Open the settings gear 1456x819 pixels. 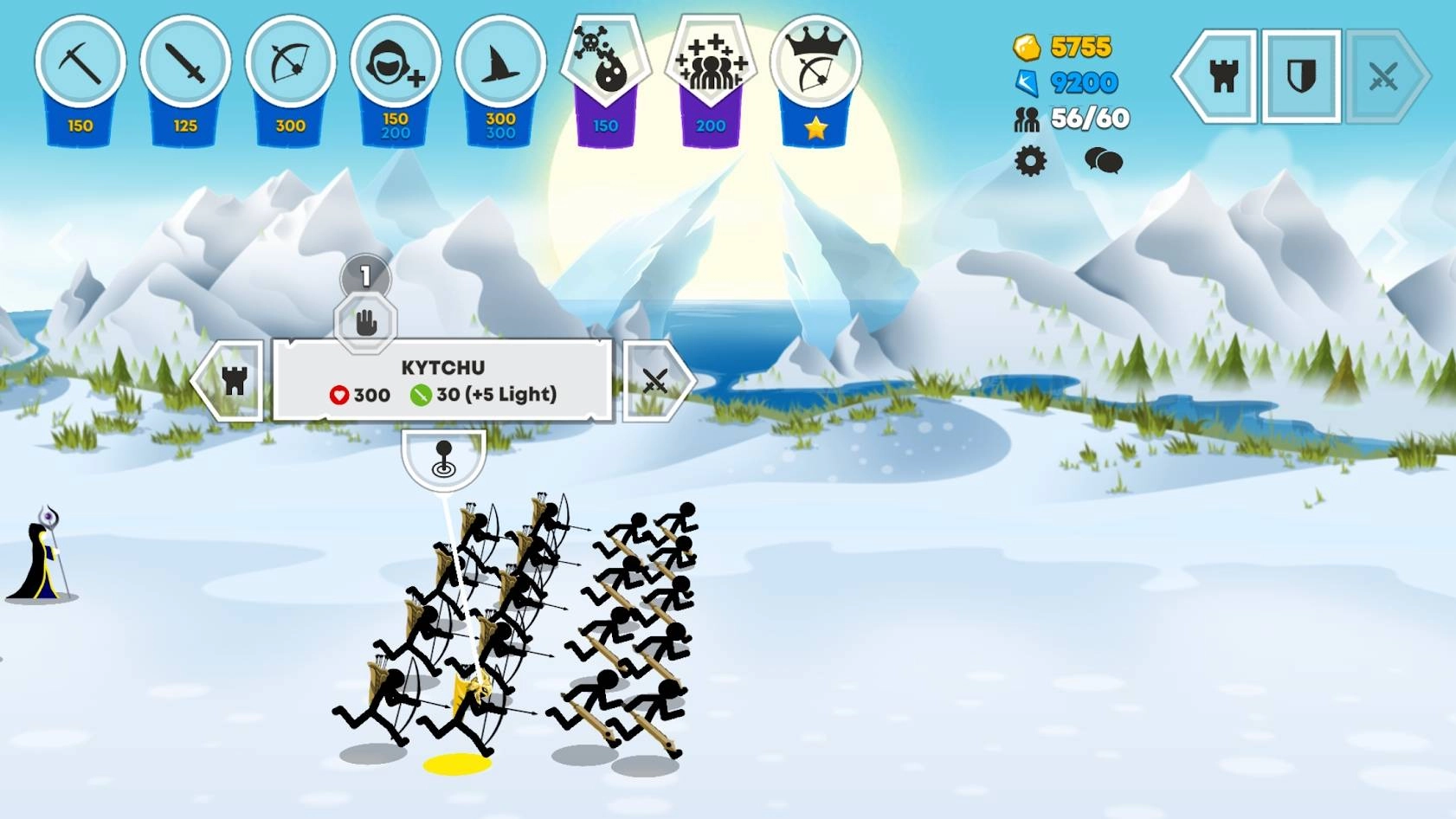1030,160
